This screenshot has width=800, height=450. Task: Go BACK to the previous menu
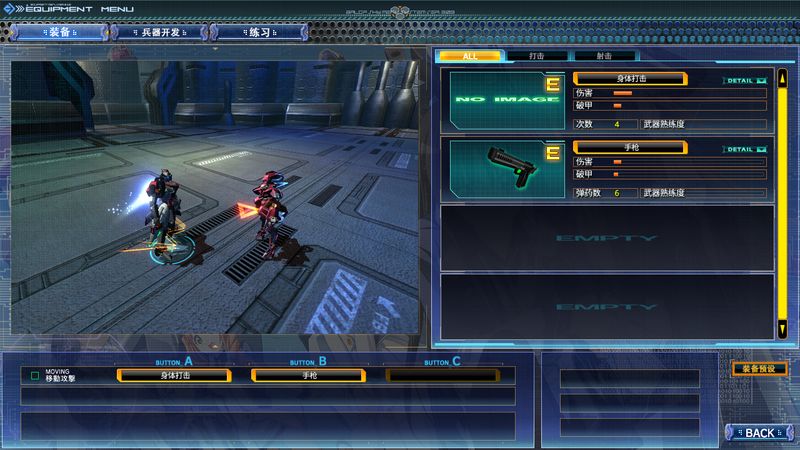760,433
